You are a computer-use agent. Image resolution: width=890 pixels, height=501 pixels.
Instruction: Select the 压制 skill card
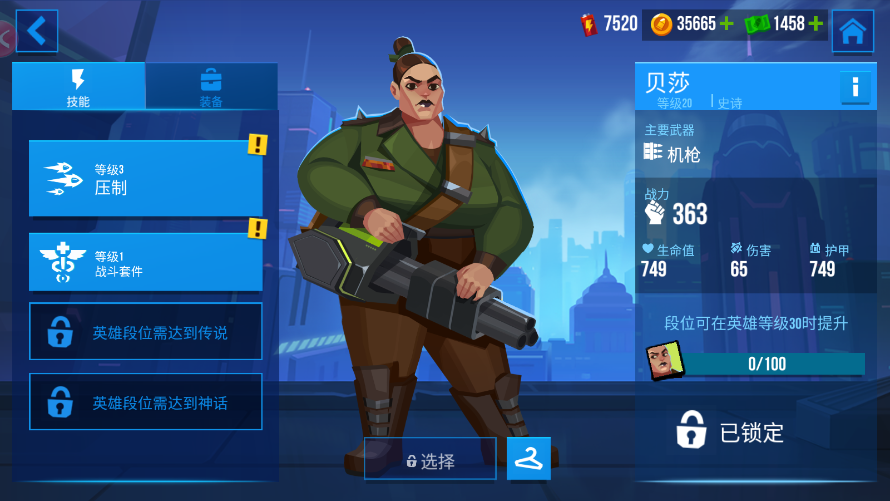pos(146,178)
